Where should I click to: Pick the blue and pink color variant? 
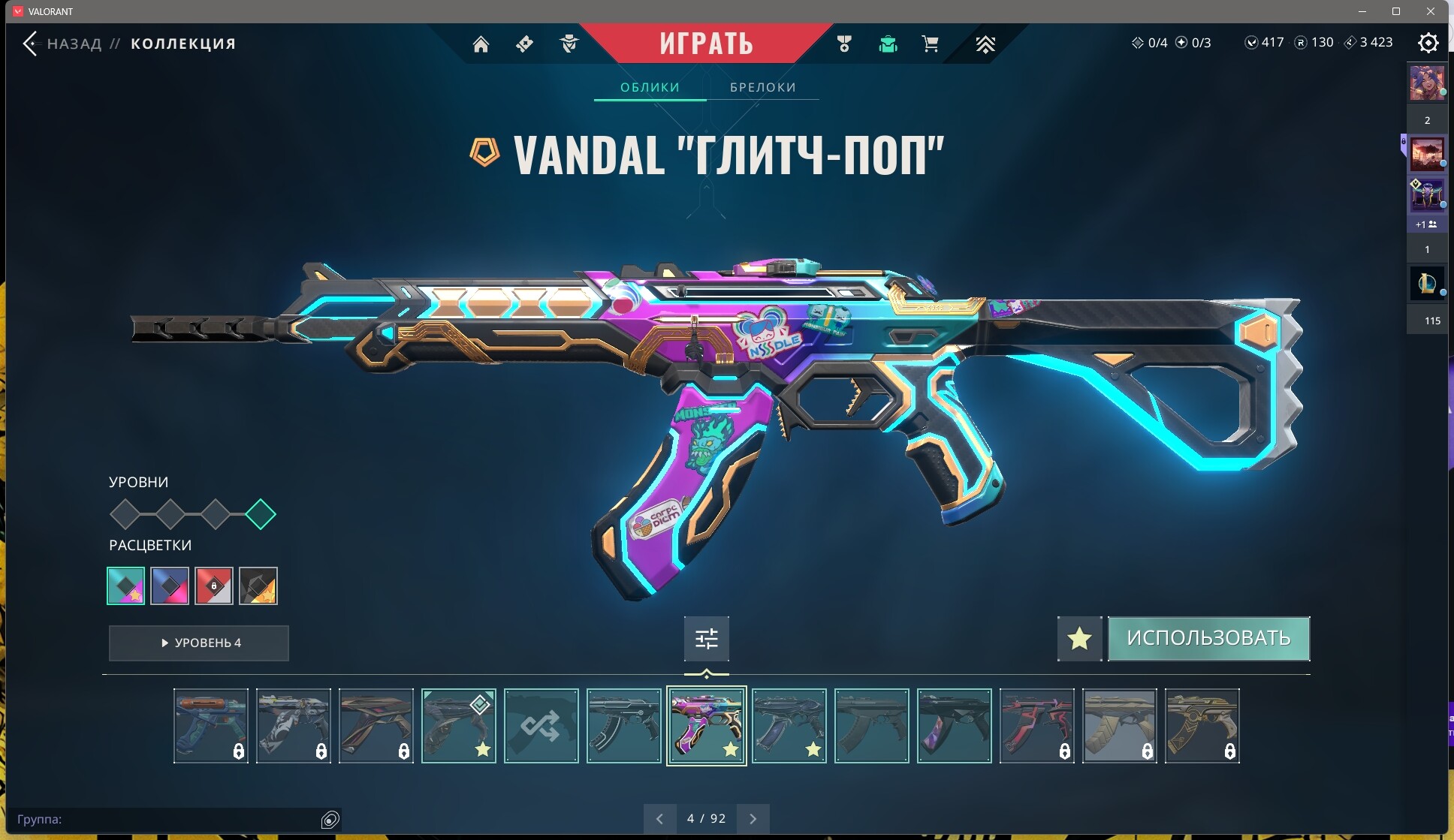(170, 586)
